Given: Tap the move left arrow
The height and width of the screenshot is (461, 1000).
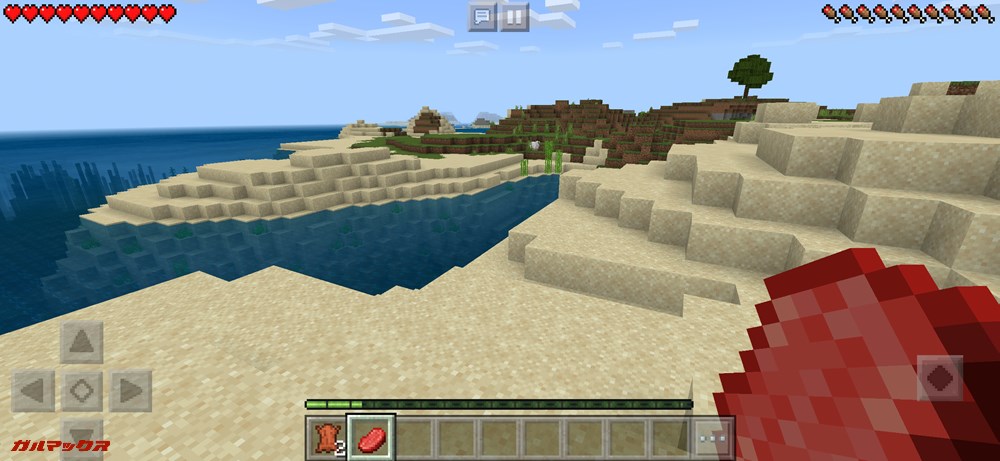Looking at the screenshot, I should (x=33, y=390).
